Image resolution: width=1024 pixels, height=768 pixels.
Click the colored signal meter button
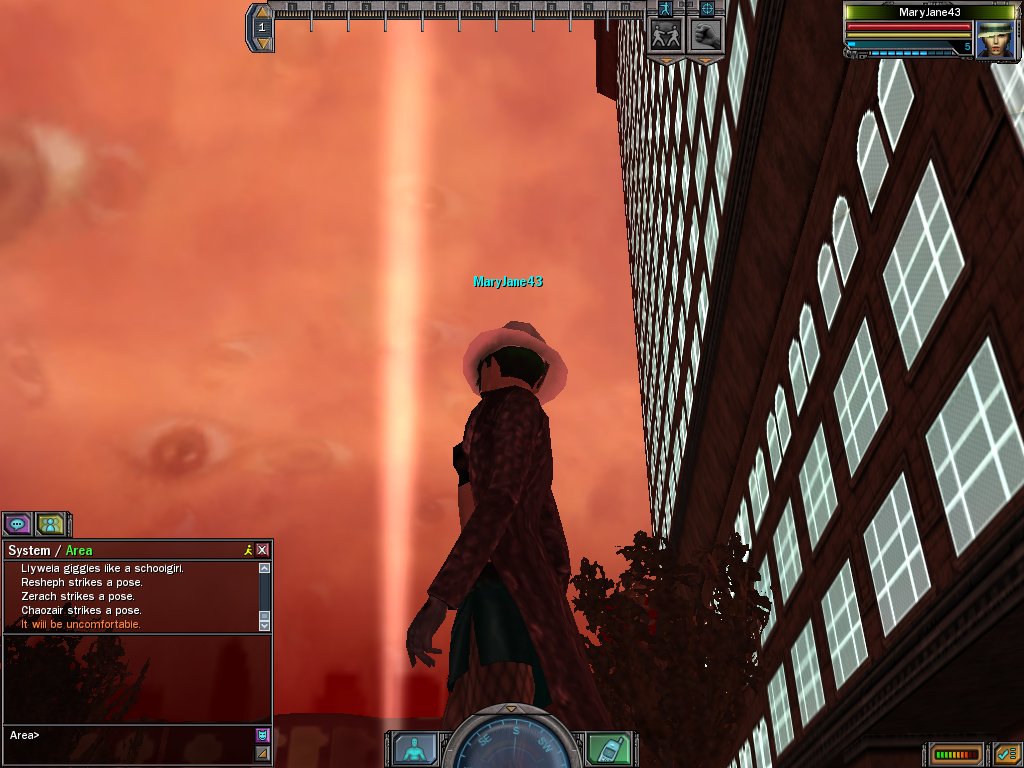tap(956, 754)
